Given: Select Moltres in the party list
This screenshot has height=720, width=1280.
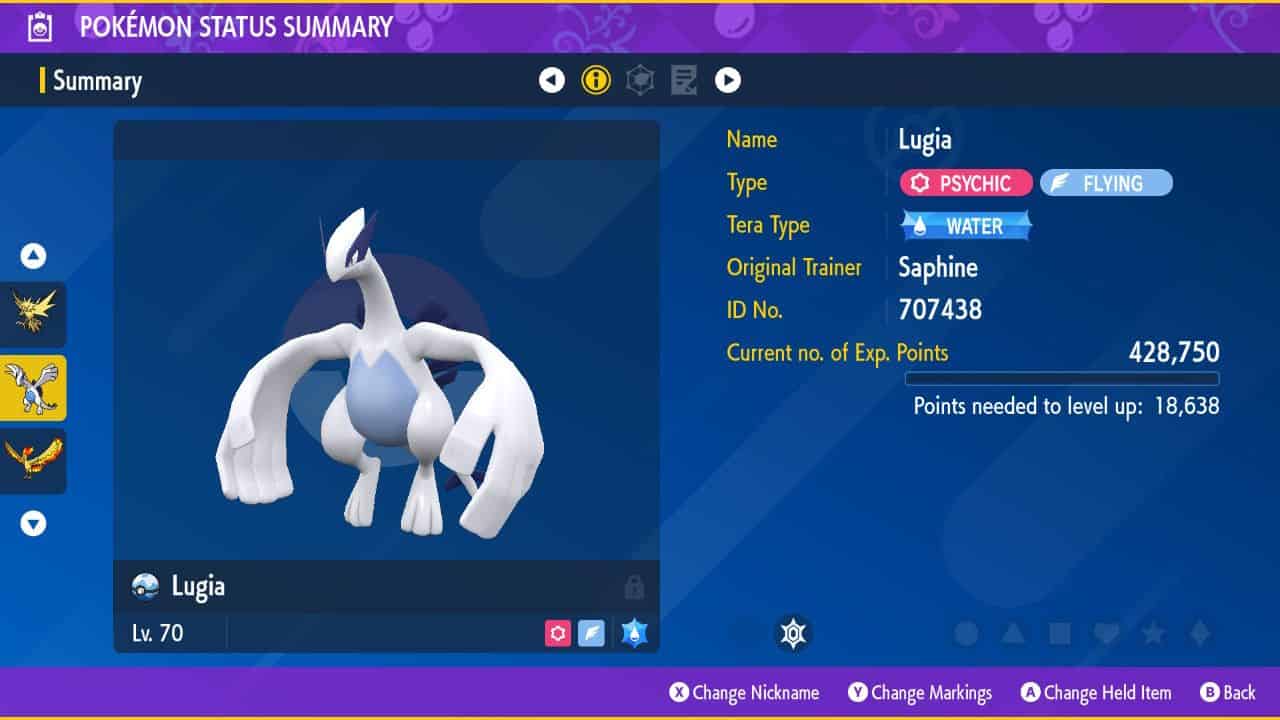Looking at the screenshot, I should tap(33, 461).
